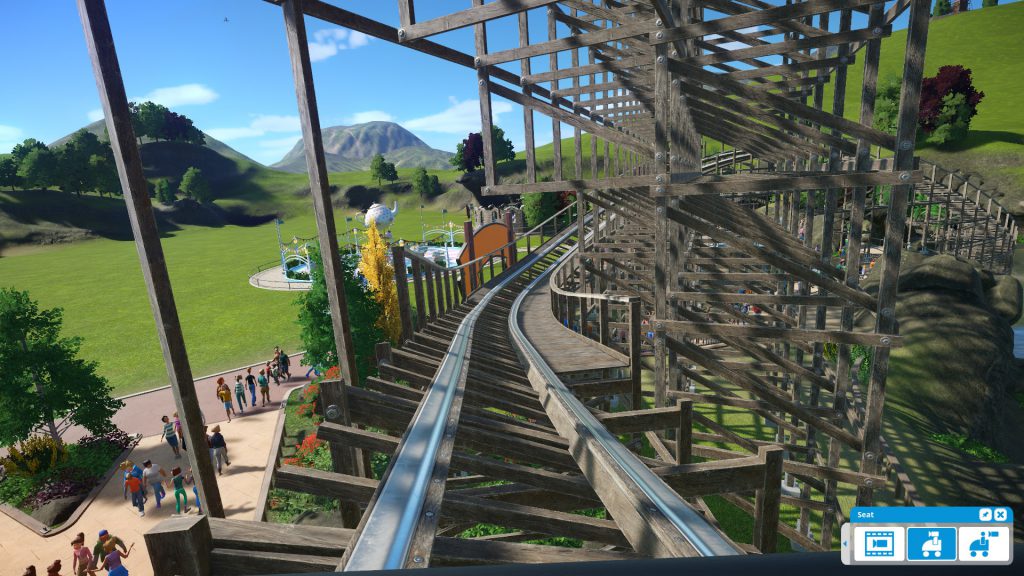The height and width of the screenshot is (576, 1024).
Task: Pin the Seat camera panel
Action: (986, 514)
